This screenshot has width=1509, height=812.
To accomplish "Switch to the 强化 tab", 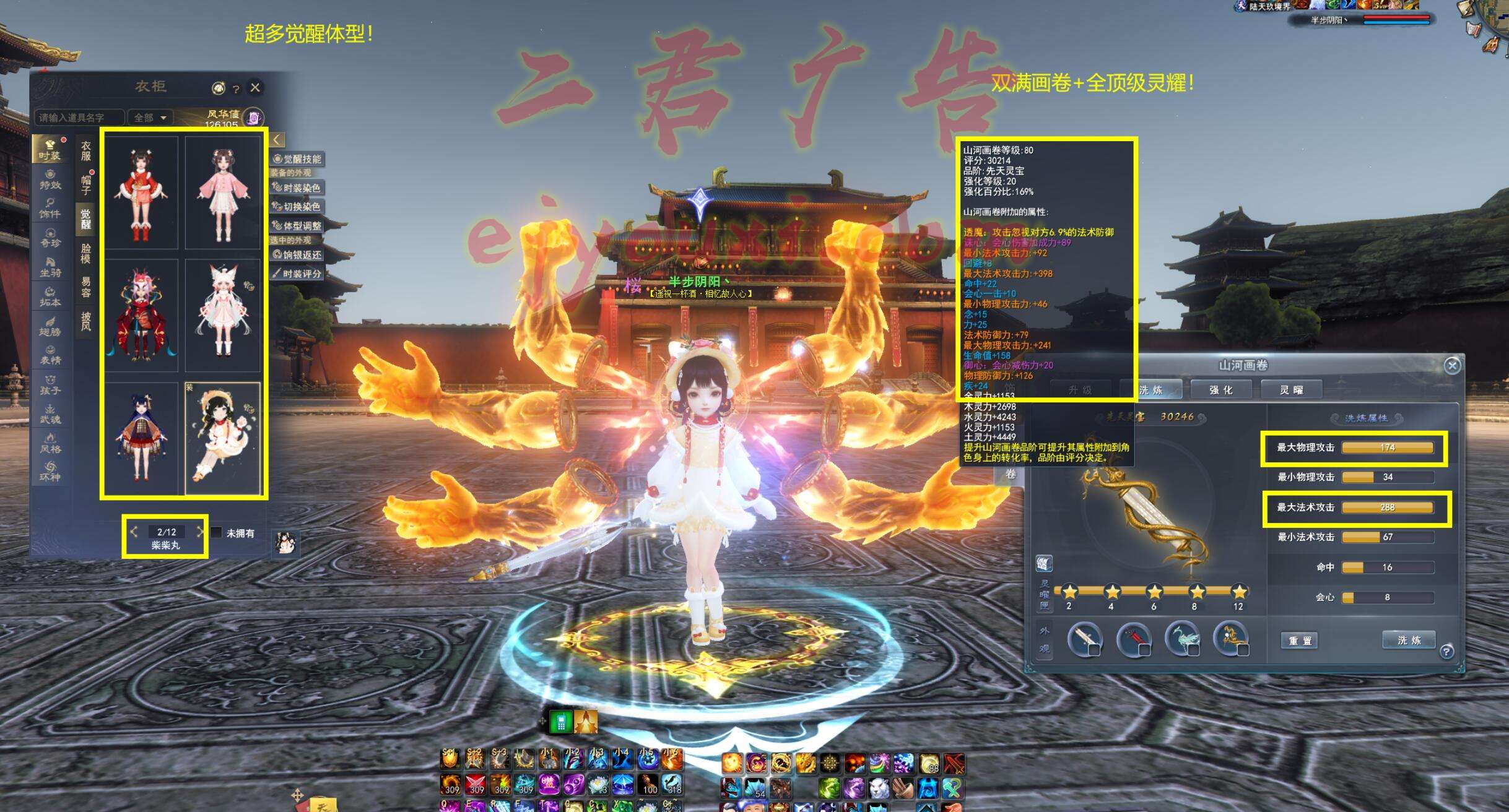I will click(x=1220, y=390).
